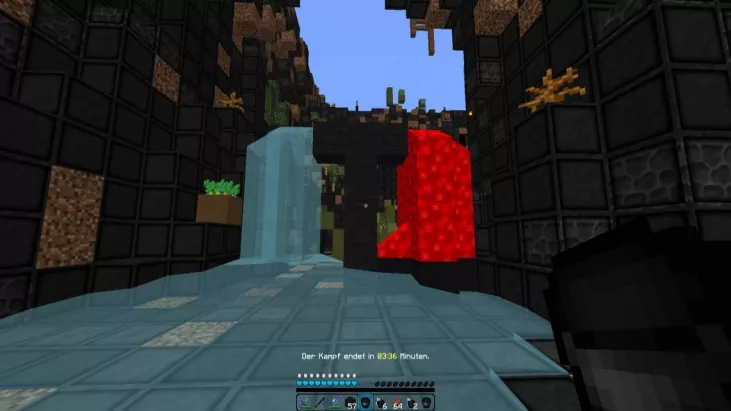
Task: Select the fishing rod hotbar slot
Action: [x=320, y=402]
